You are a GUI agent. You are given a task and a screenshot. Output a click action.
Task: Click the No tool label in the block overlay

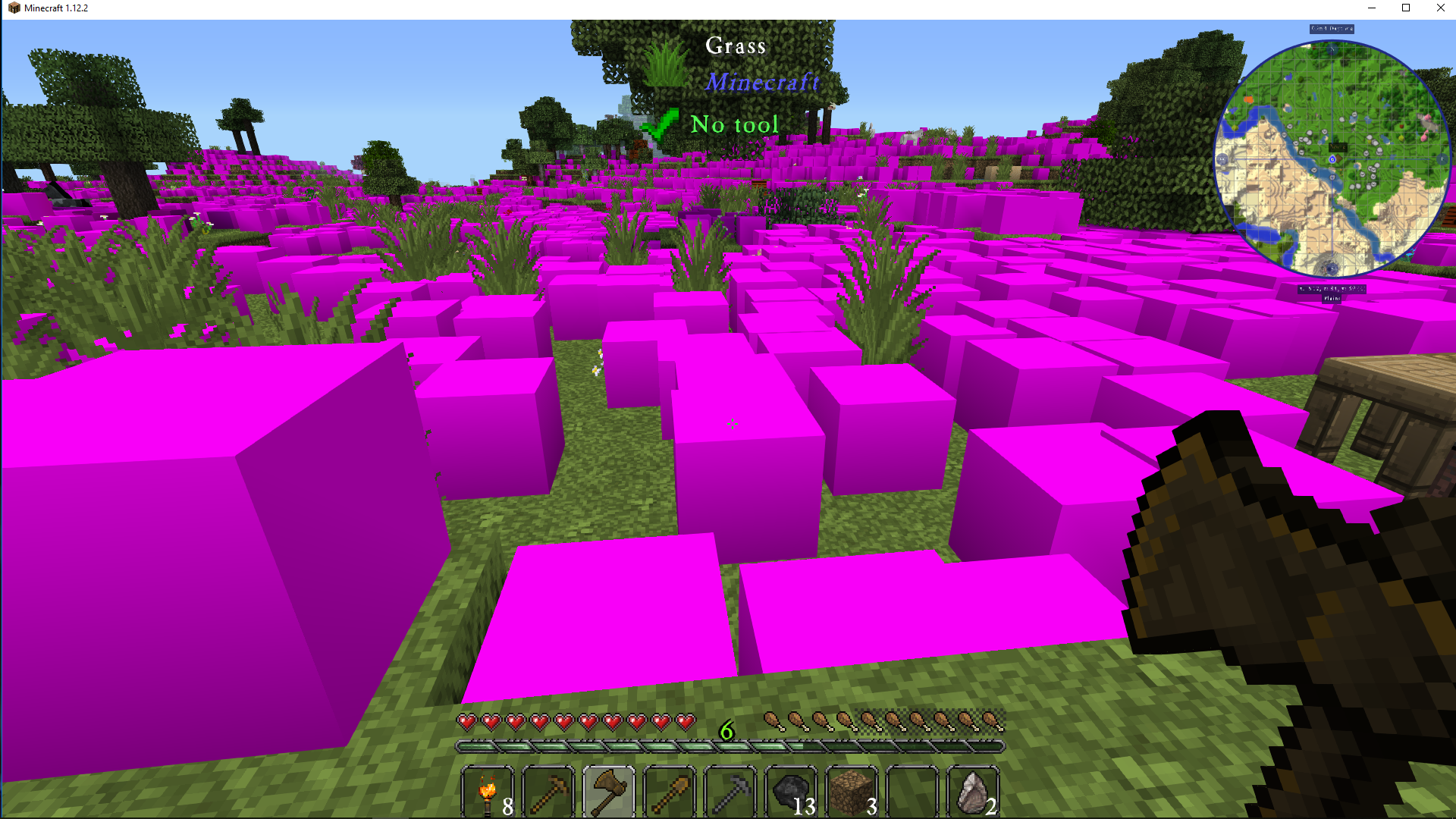coord(735,124)
